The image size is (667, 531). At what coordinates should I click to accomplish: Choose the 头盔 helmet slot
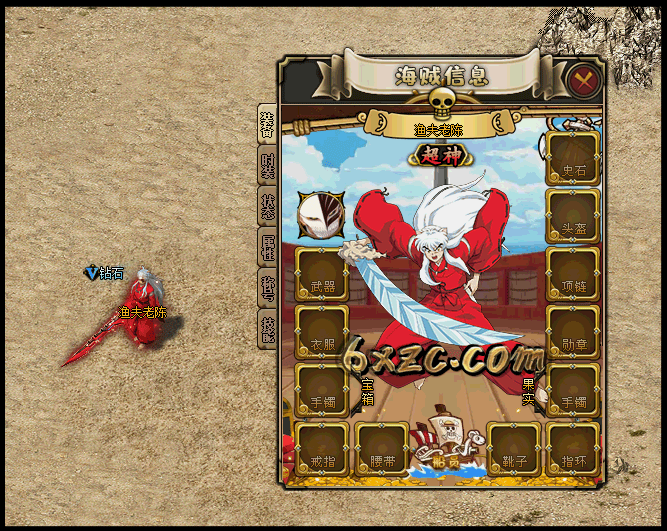point(573,216)
